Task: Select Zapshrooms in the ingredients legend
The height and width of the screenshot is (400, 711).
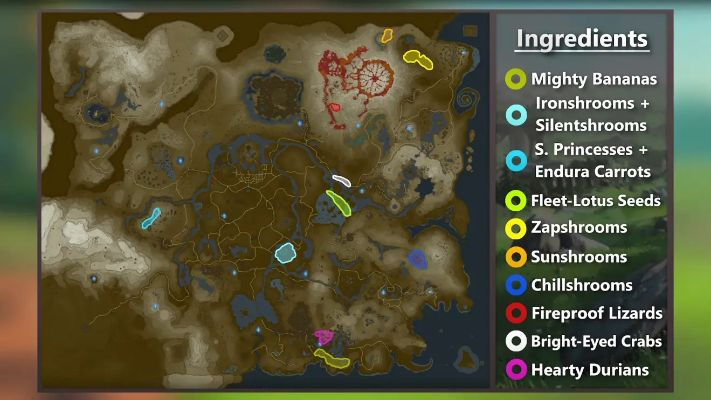Action: tap(580, 228)
